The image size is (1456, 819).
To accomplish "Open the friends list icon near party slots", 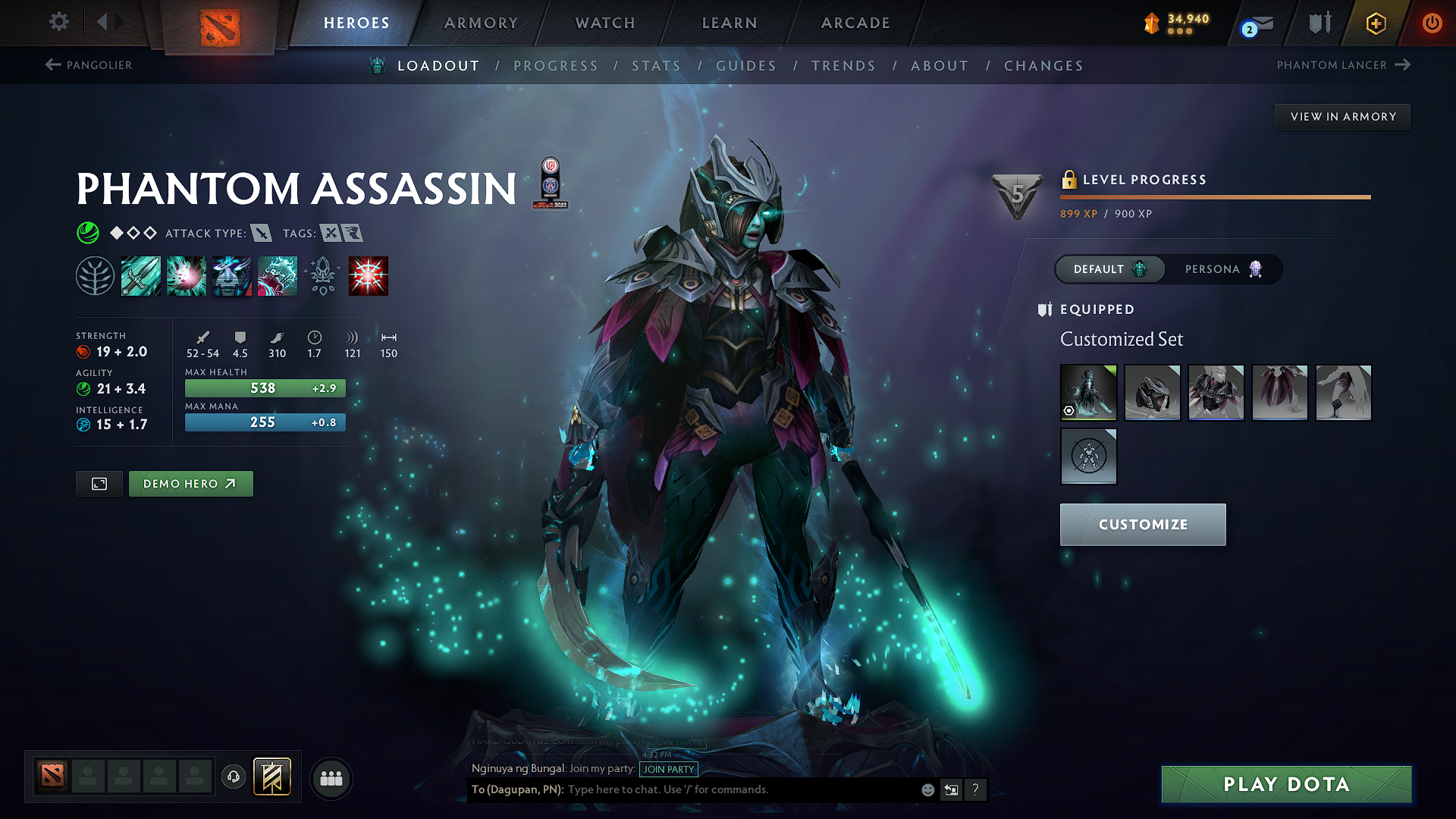I will coord(330,777).
